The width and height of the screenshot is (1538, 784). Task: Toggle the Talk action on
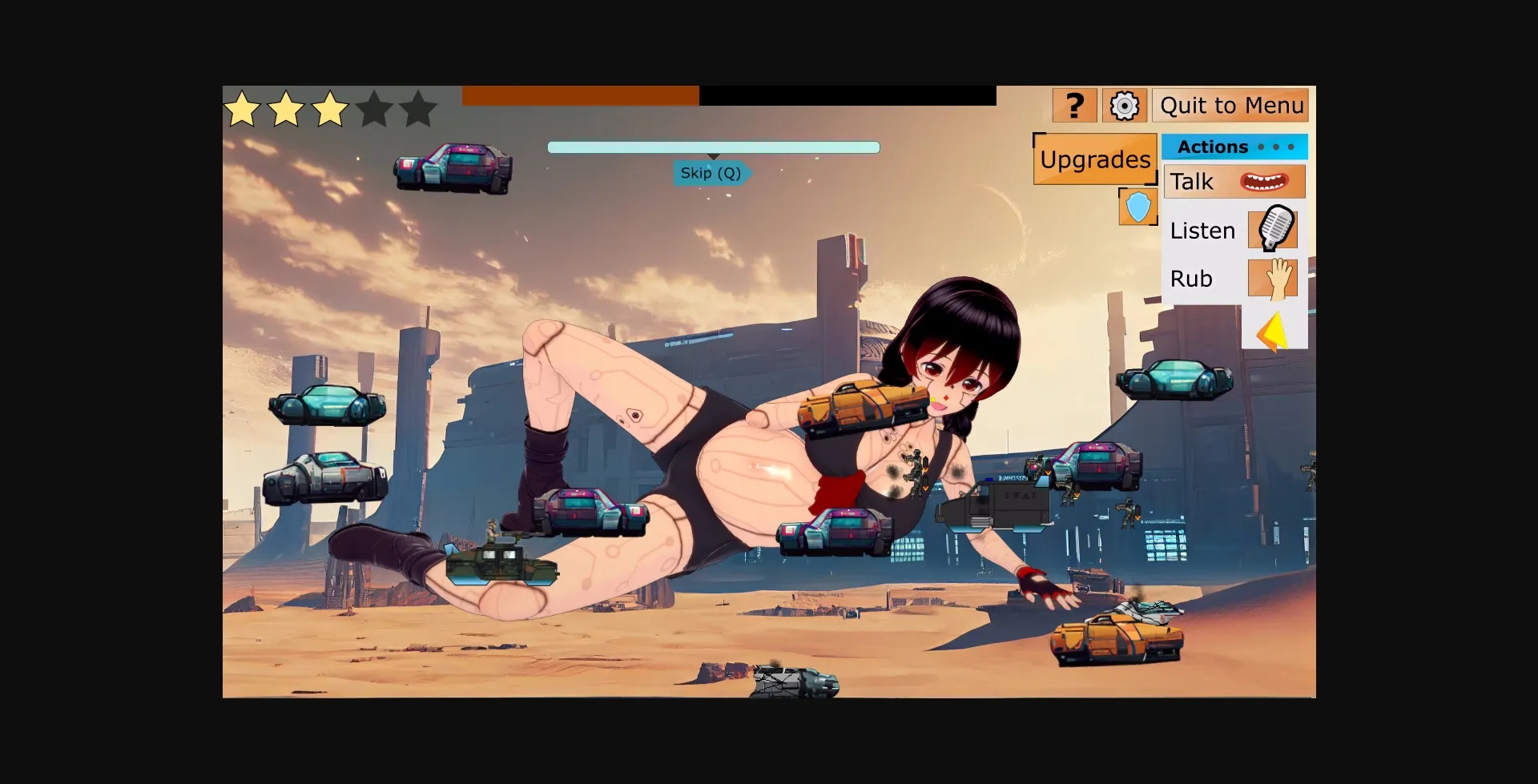(1192, 181)
